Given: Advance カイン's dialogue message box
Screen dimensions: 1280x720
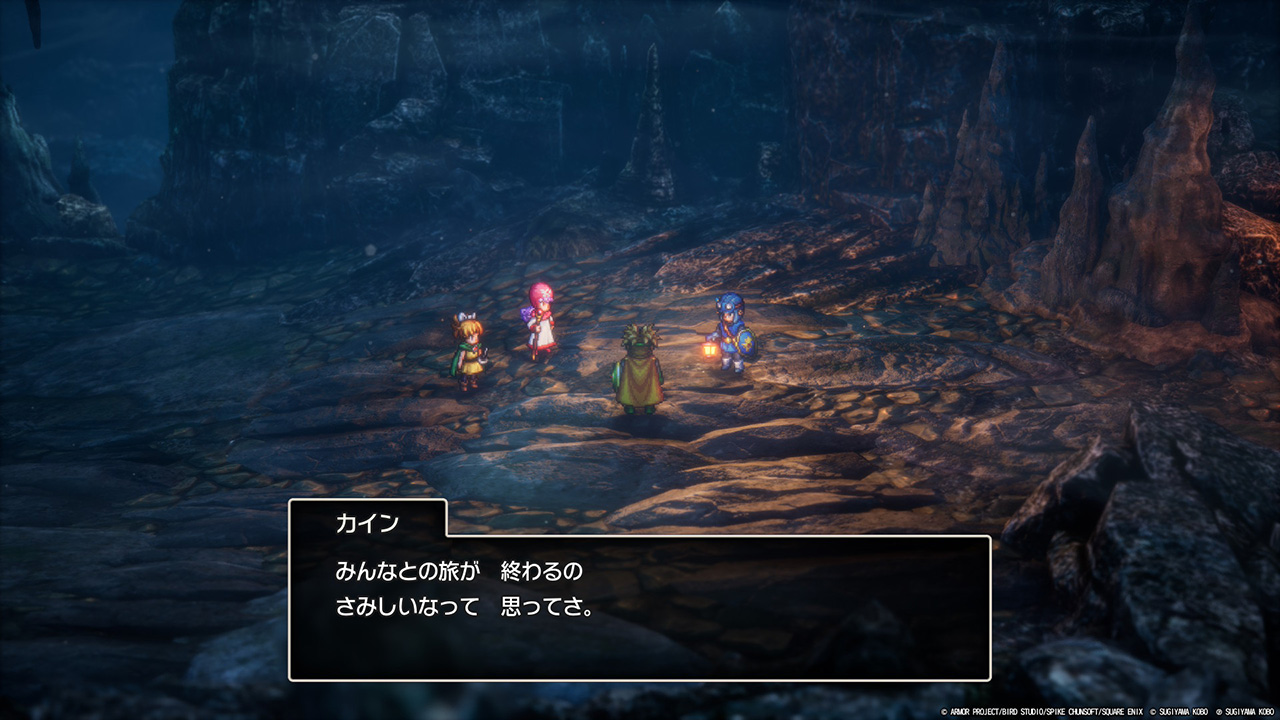Looking at the screenshot, I should [x=640, y=607].
